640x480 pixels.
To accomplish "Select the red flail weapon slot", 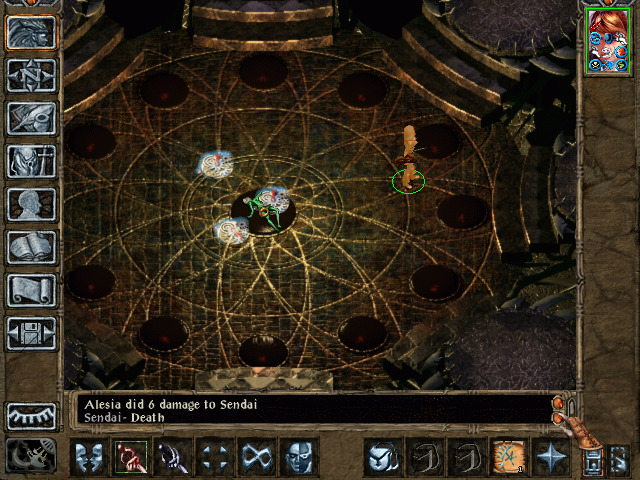I will pyautogui.click(x=131, y=457).
